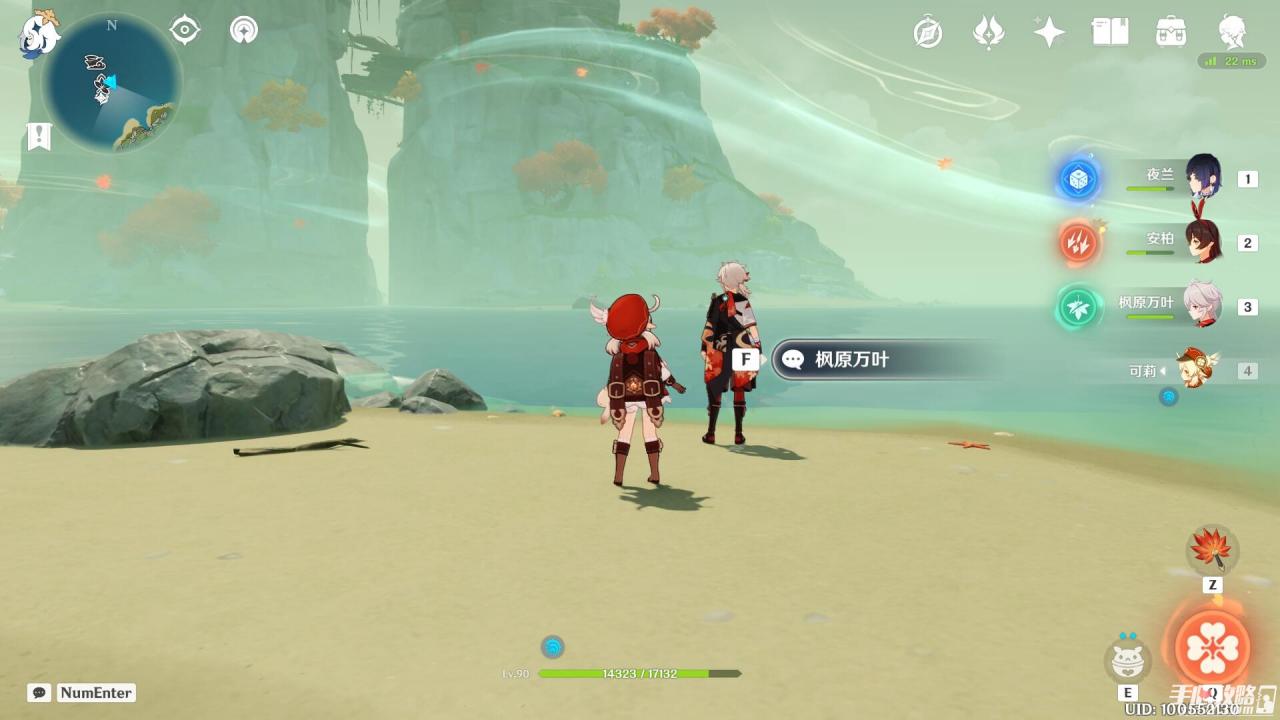The image size is (1280, 720).
Task: Open the quest log exclamation bookmark
Action: pyautogui.click(x=39, y=137)
